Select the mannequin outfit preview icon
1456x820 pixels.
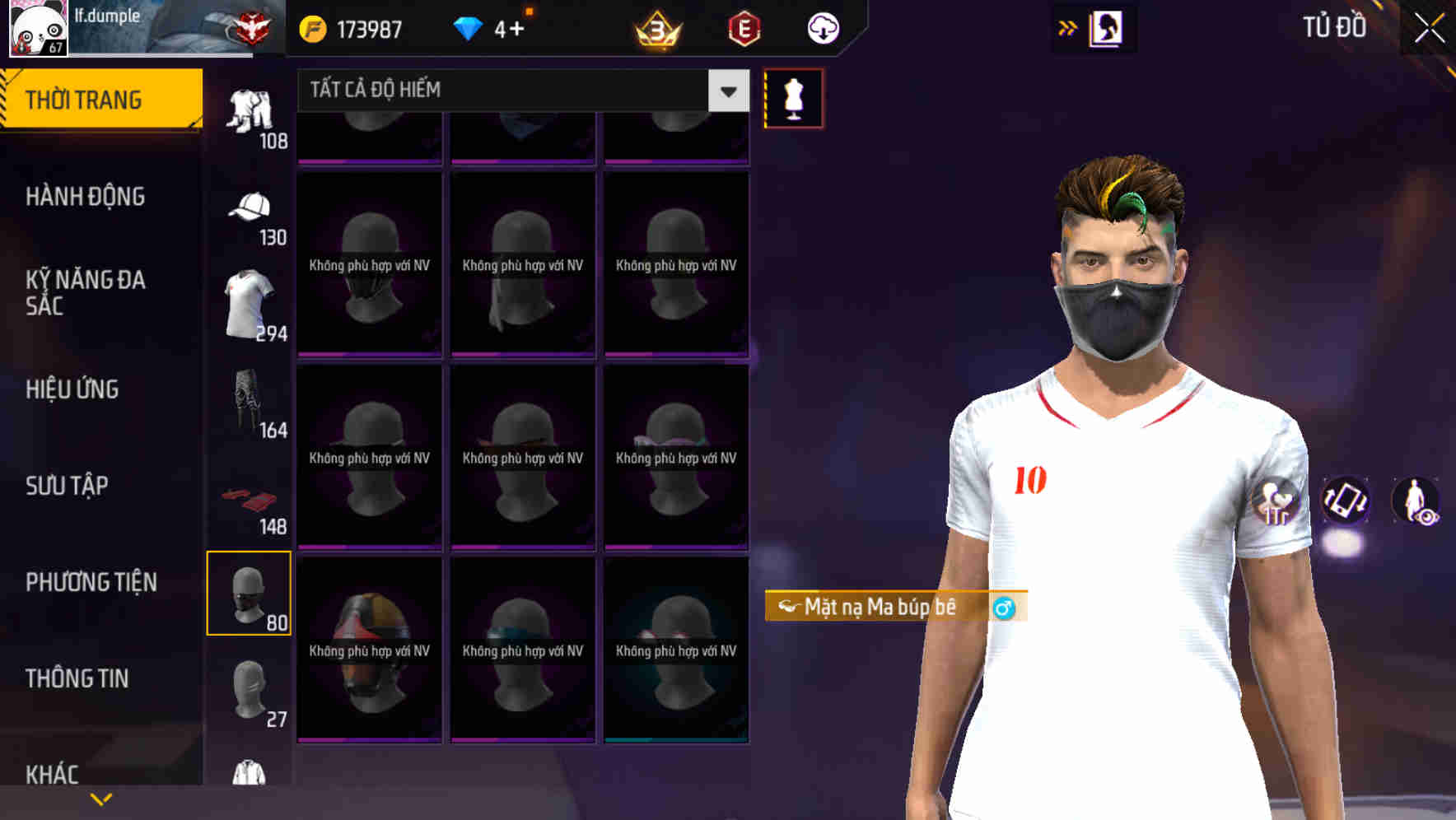point(793,97)
